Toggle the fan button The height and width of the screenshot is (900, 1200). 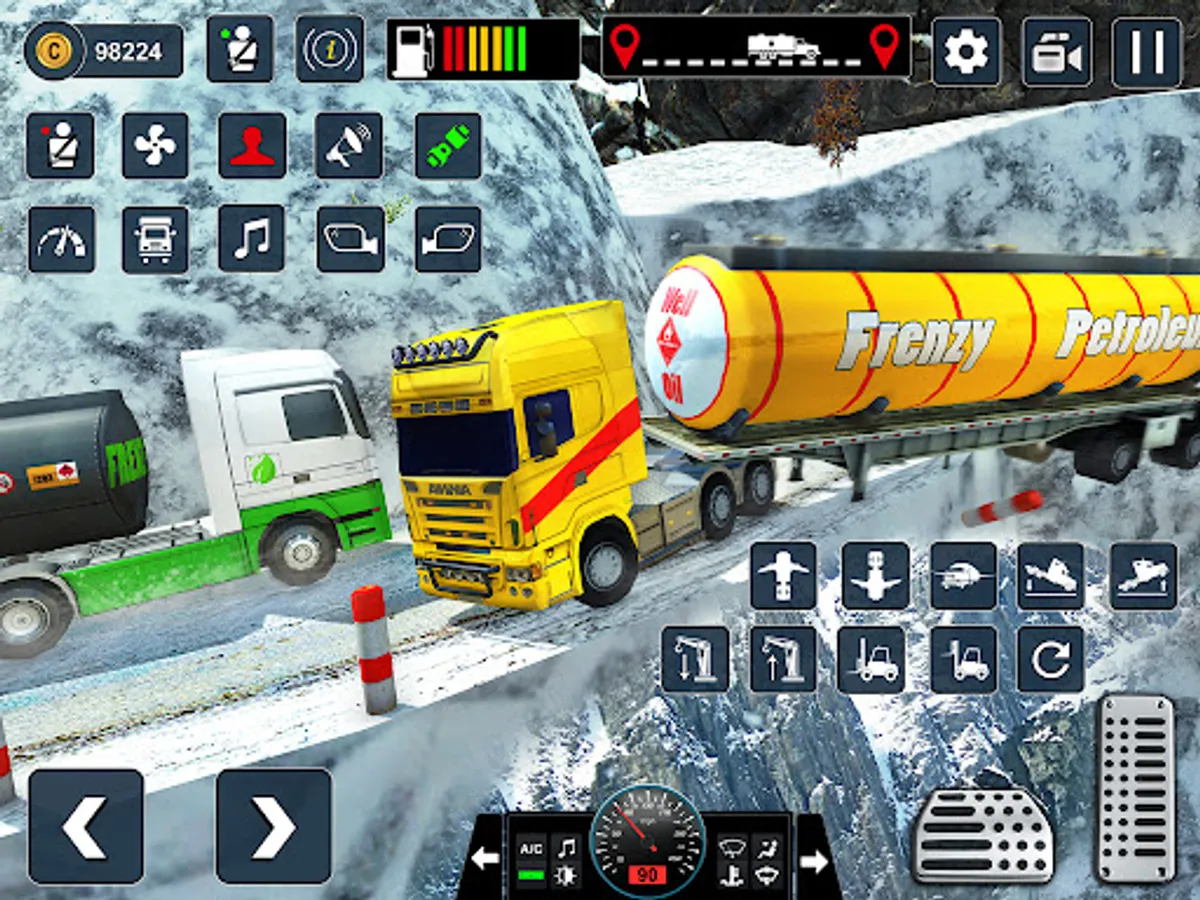155,145
